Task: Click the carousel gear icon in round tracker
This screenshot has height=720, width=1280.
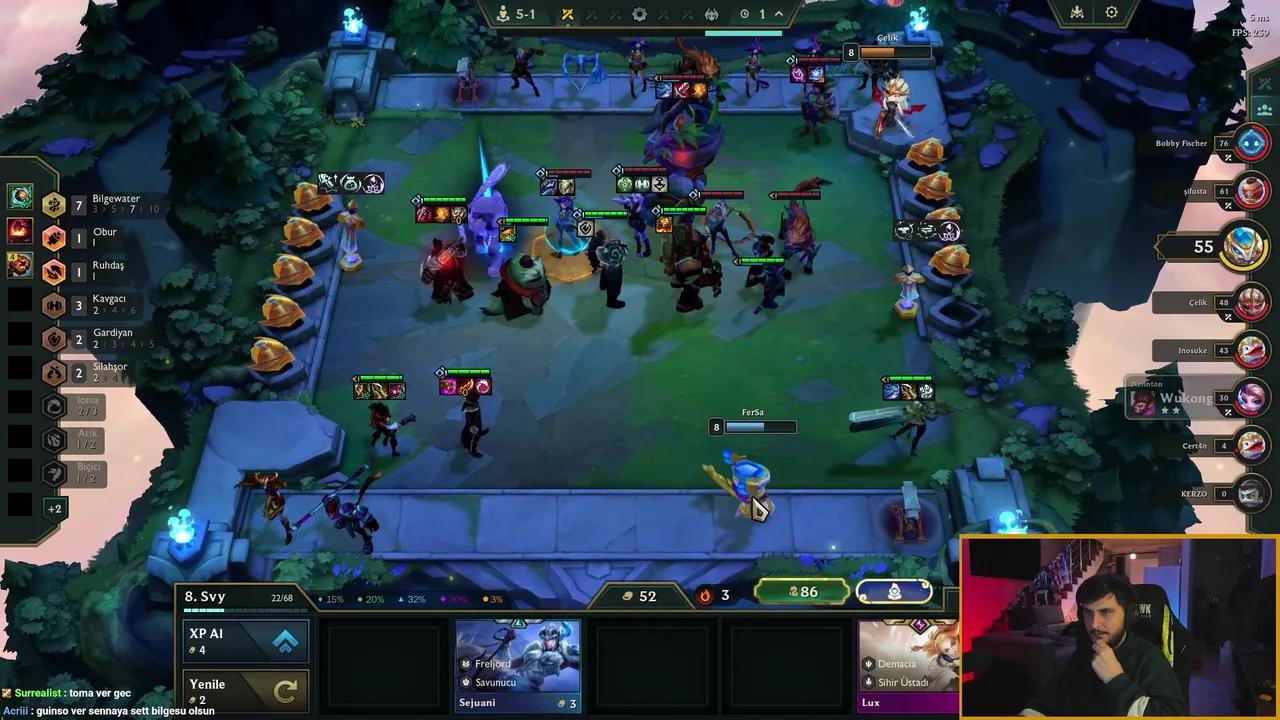Action: tap(639, 14)
